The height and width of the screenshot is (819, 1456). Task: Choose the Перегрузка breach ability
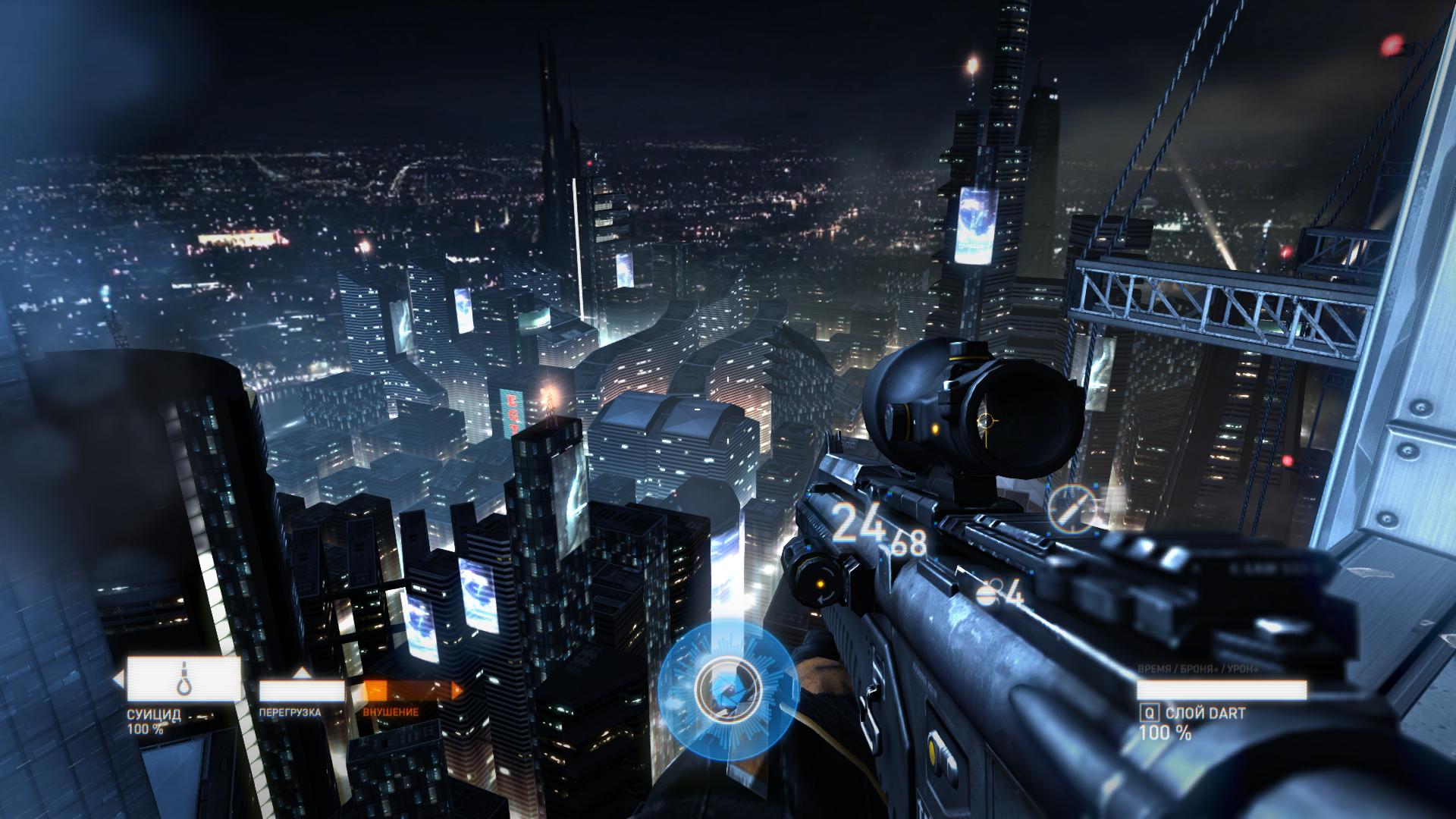301,690
